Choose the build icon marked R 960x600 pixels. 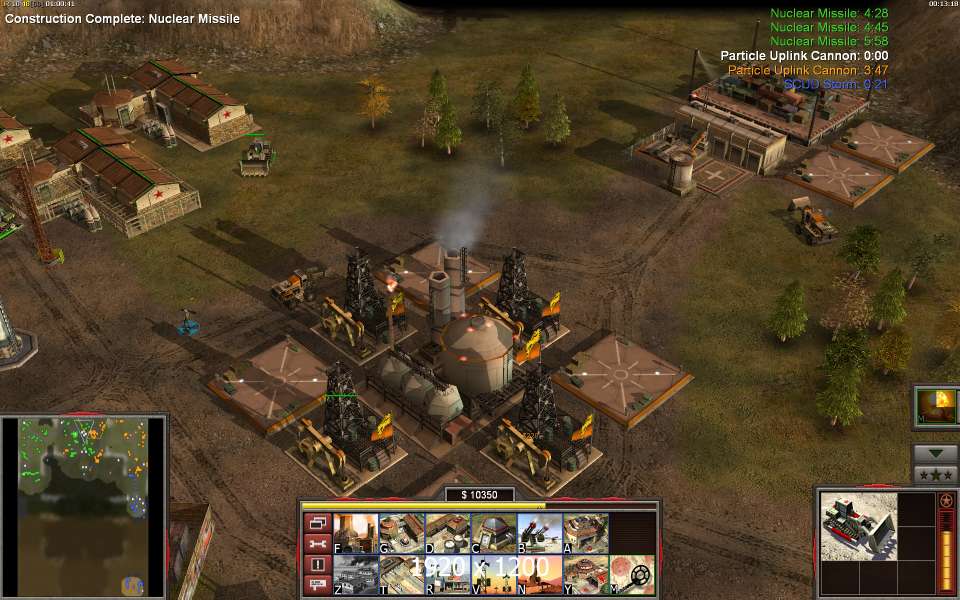click(447, 575)
